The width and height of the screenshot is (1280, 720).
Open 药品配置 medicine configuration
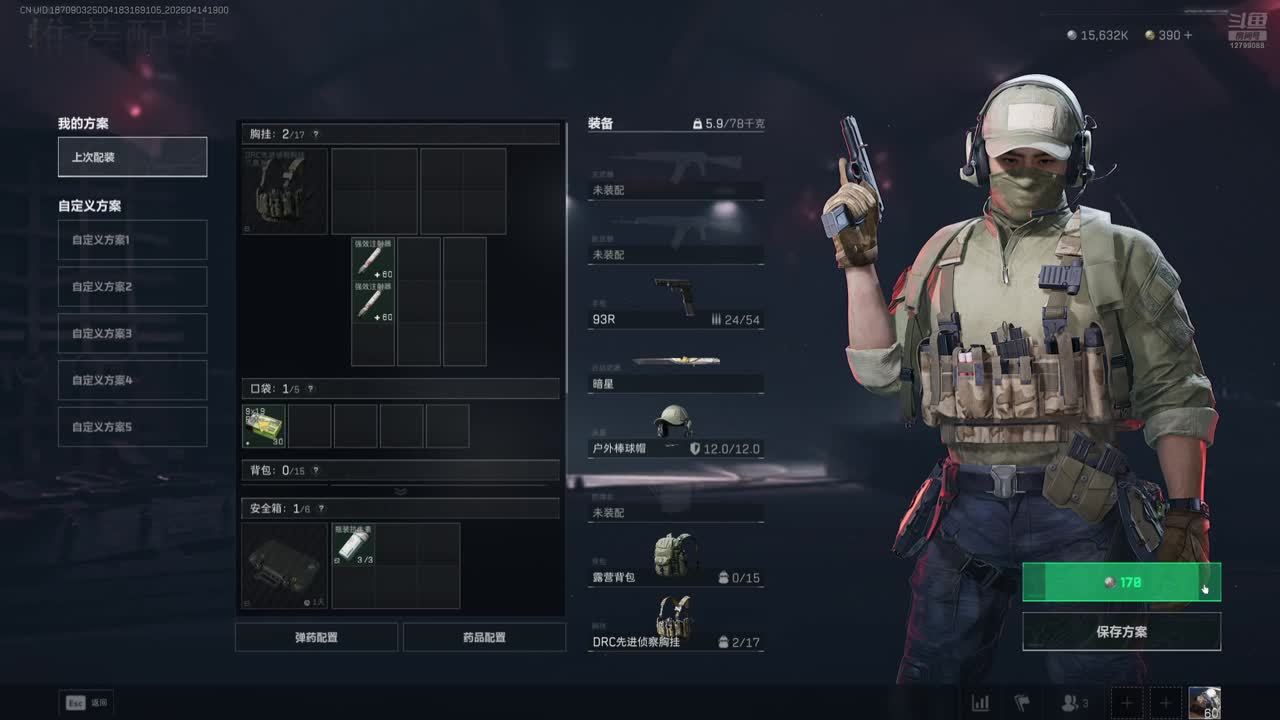point(484,637)
